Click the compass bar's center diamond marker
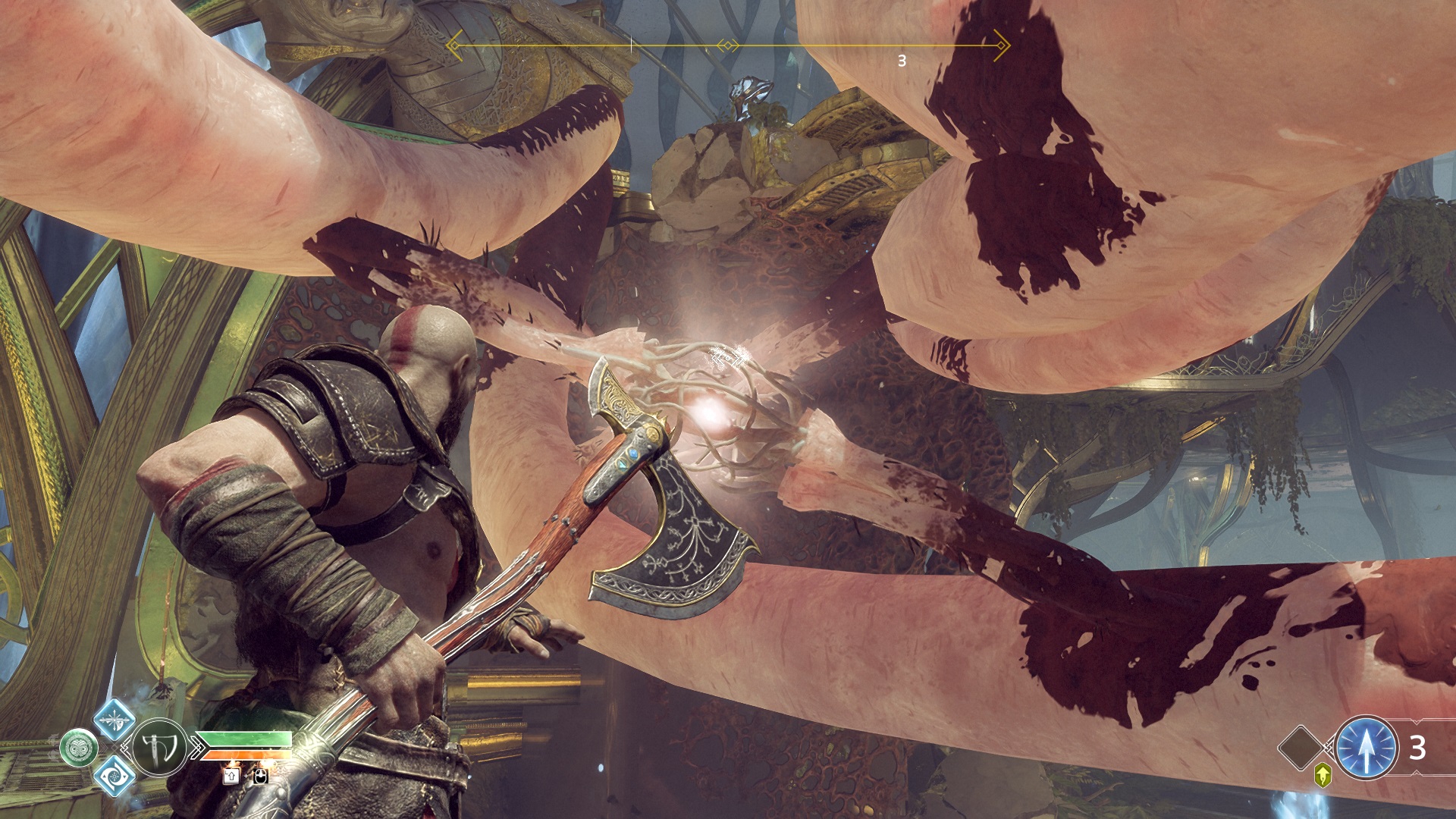 click(728, 46)
